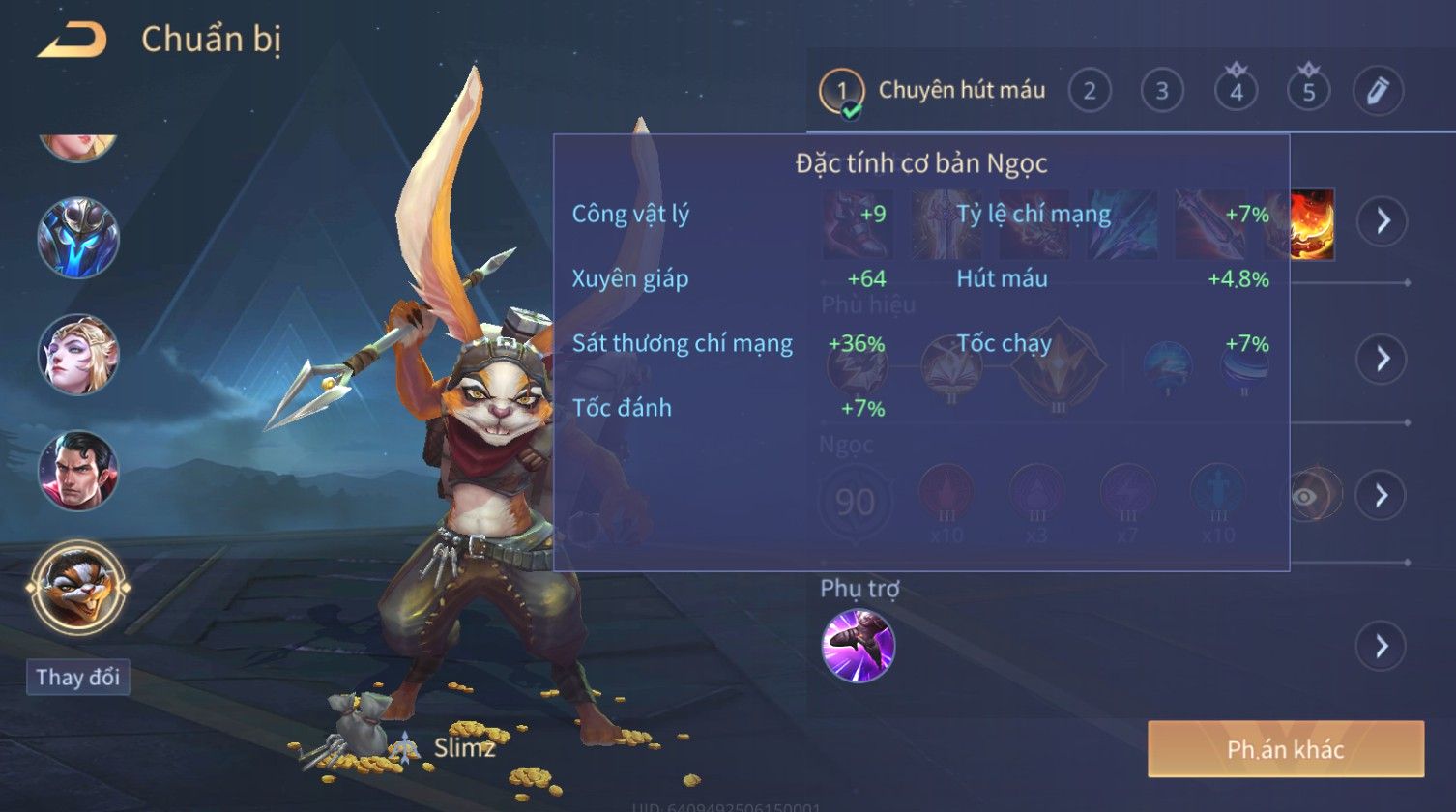Open the equipment items arrow
The width and height of the screenshot is (1456, 812).
1383,221
